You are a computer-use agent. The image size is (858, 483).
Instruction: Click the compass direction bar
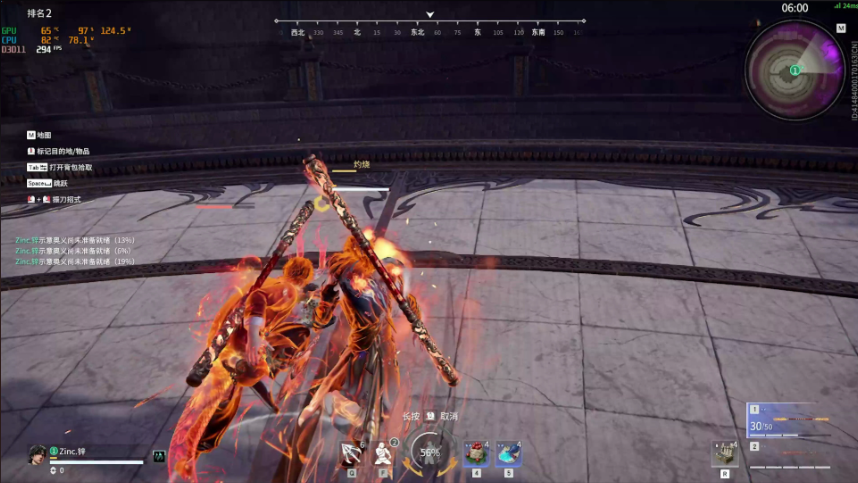coord(430,27)
